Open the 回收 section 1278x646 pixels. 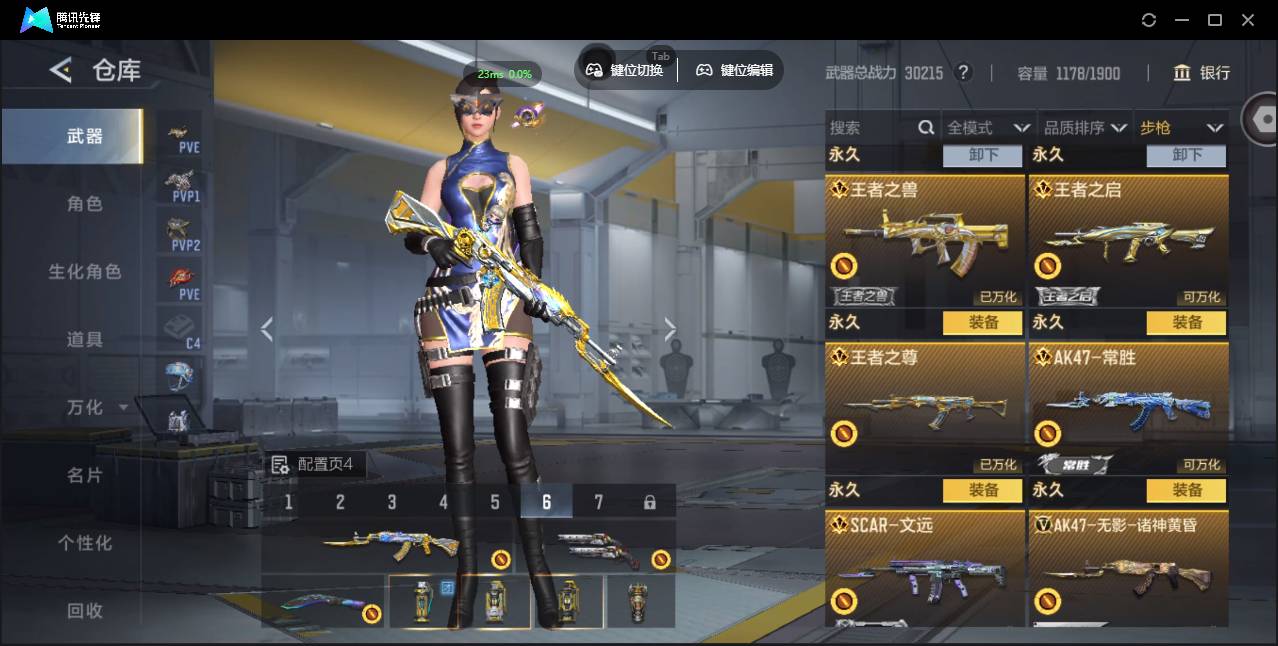(x=85, y=611)
